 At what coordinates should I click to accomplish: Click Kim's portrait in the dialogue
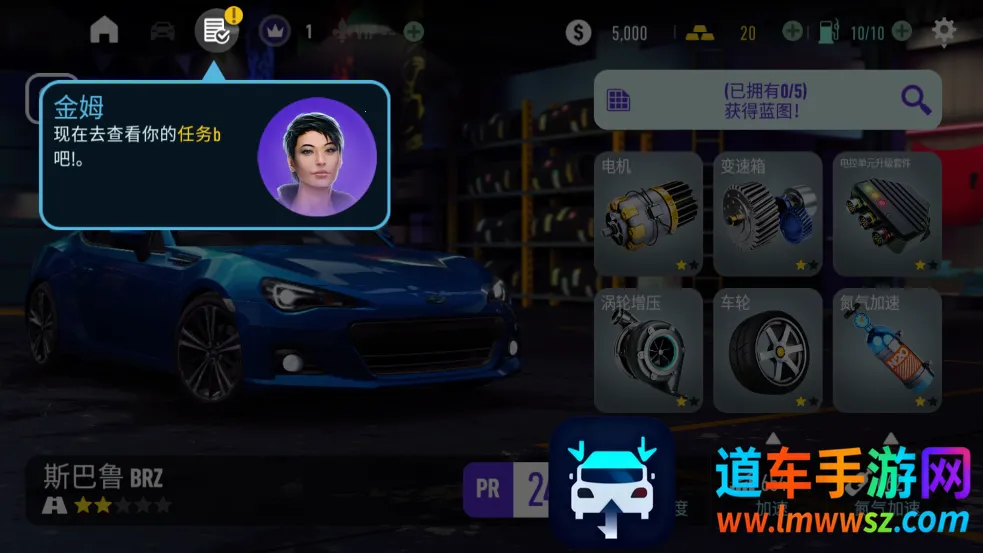point(317,157)
